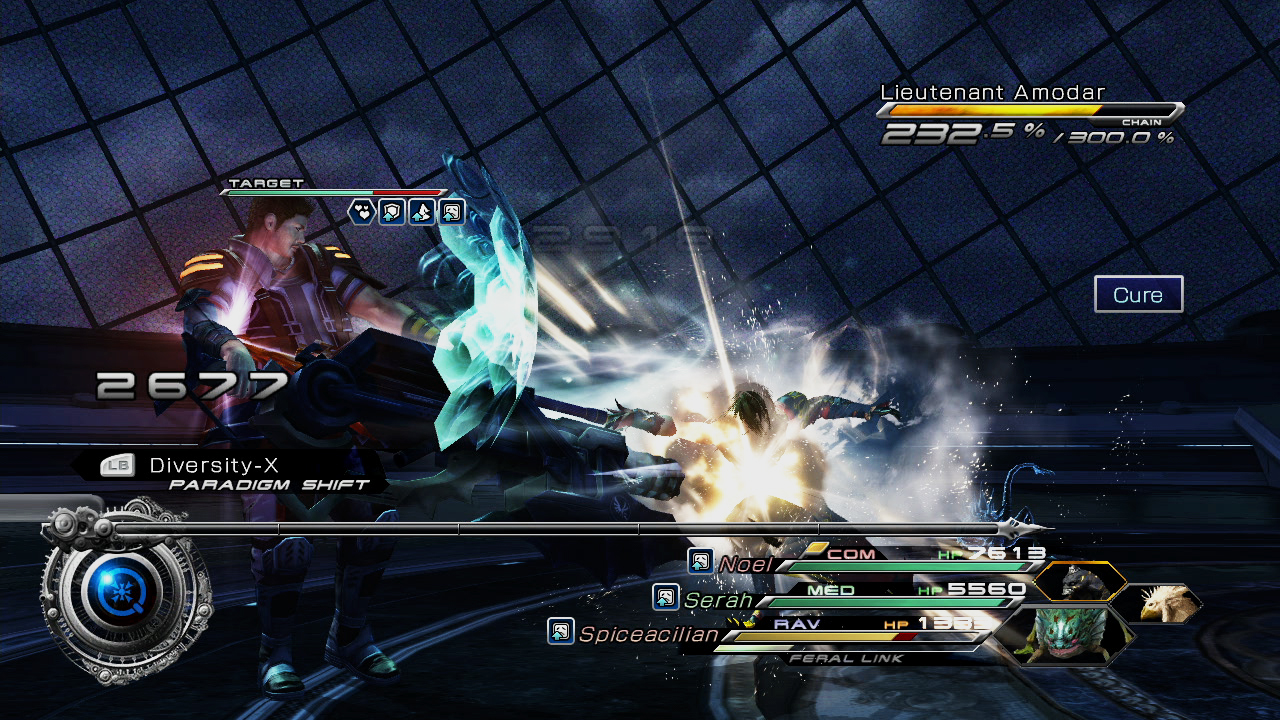The width and height of the screenshot is (1280, 720).
Task: Pick the white chocobo monster portrait
Action: click(1156, 603)
